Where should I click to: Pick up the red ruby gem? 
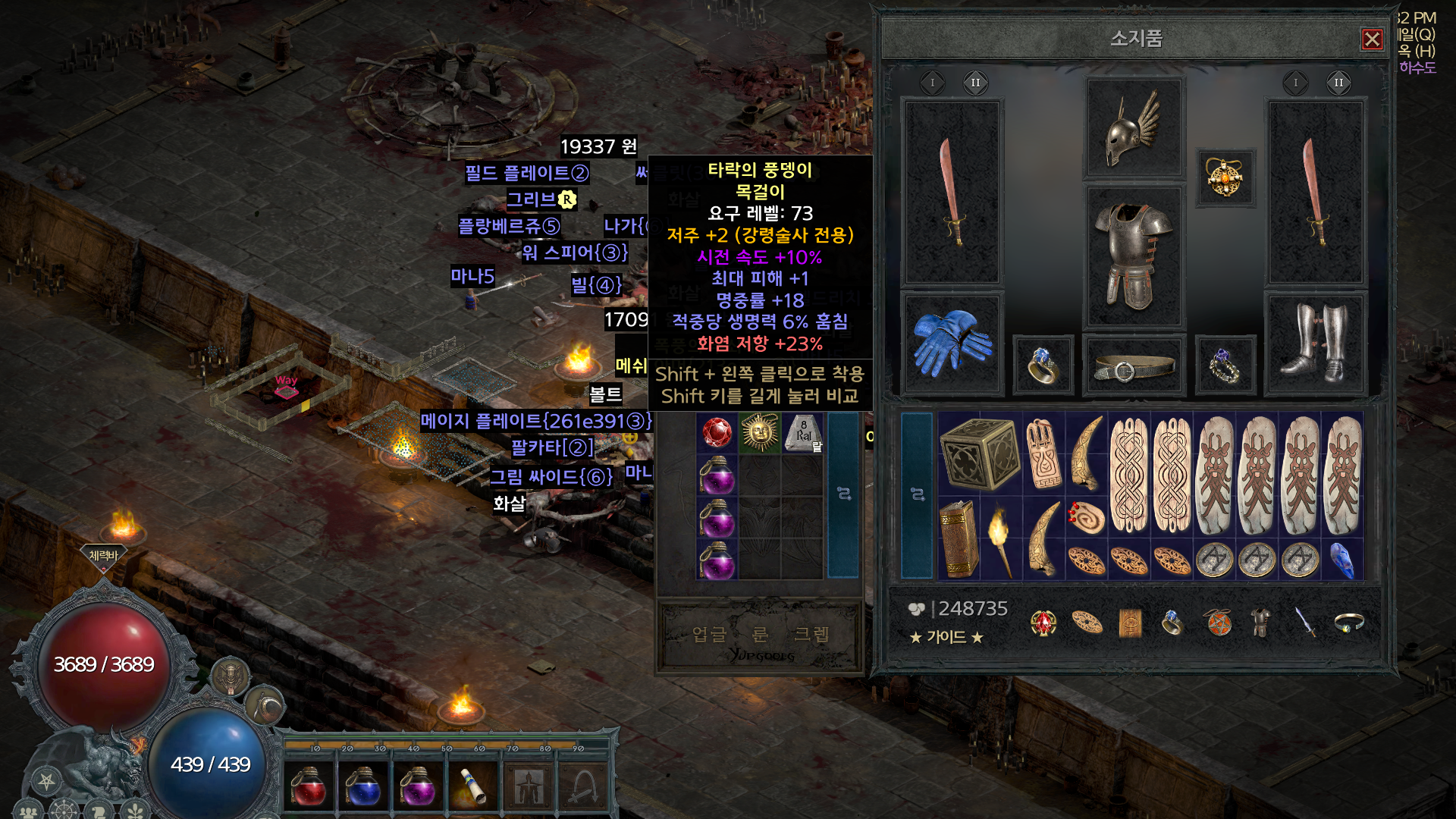[x=717, y=433]
